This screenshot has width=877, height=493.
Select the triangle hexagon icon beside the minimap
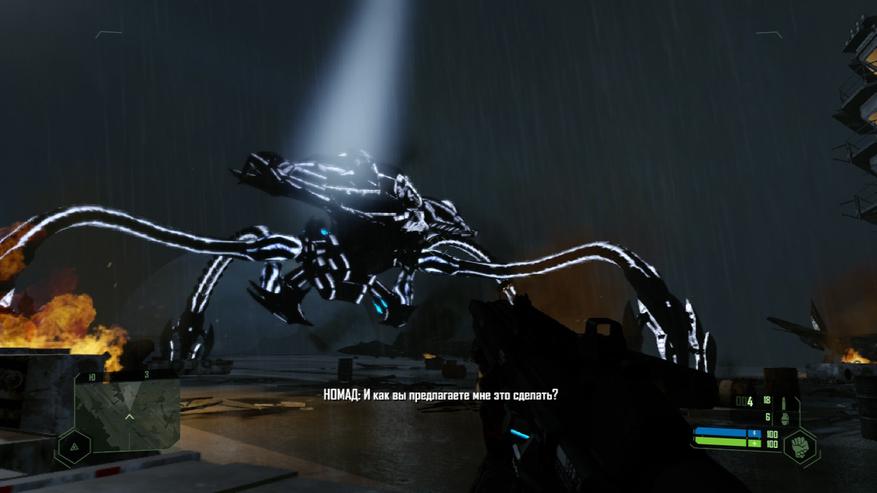72,445
